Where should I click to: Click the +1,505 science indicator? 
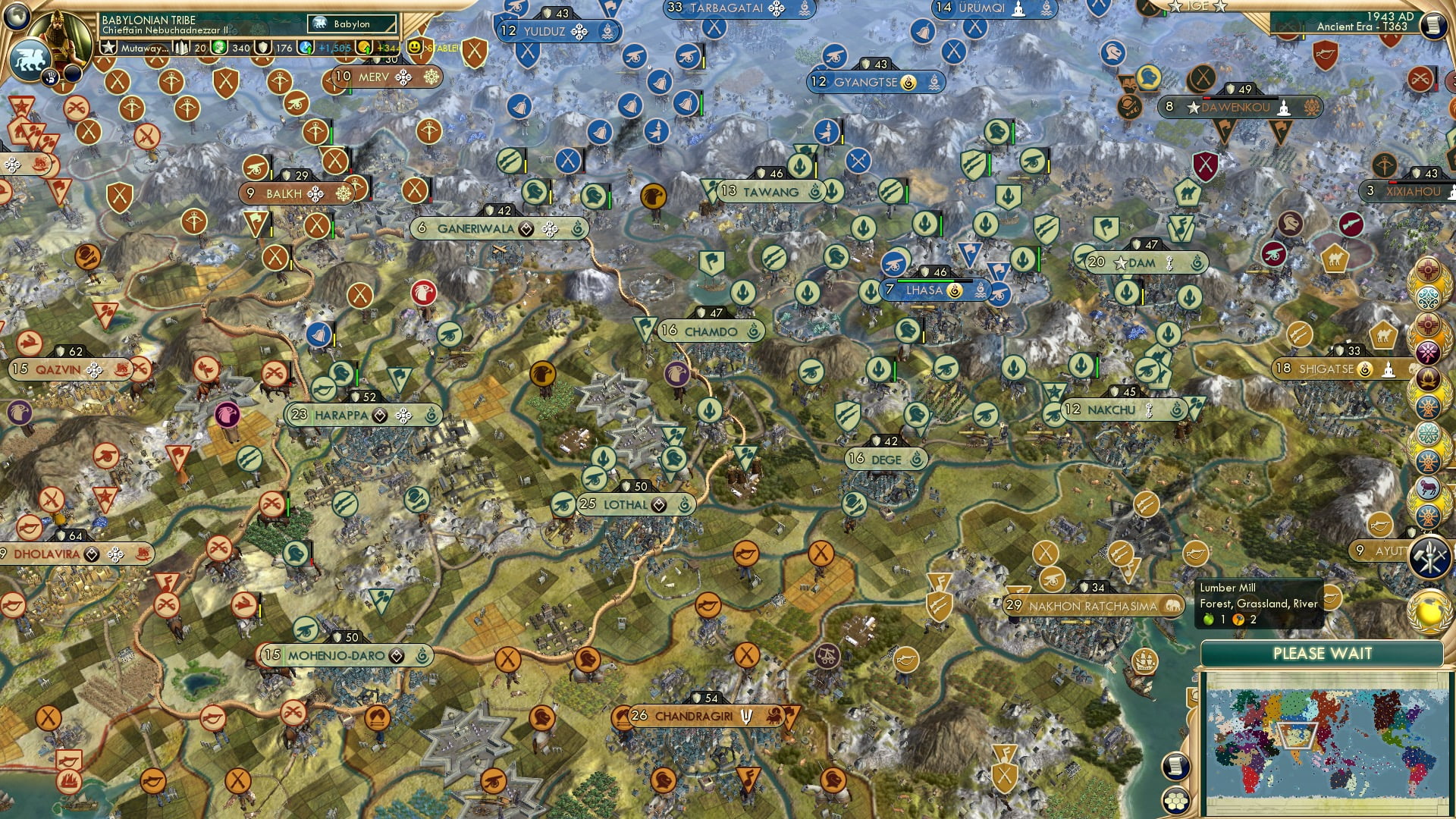(x=334, y=48)
